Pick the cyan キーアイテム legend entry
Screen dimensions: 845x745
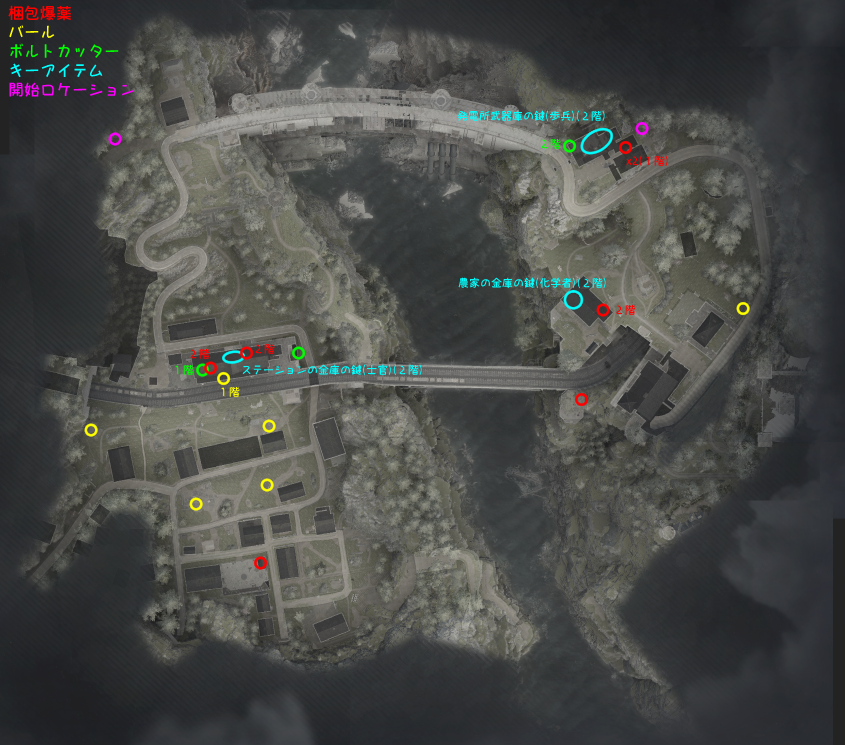[x=56, y=70]
